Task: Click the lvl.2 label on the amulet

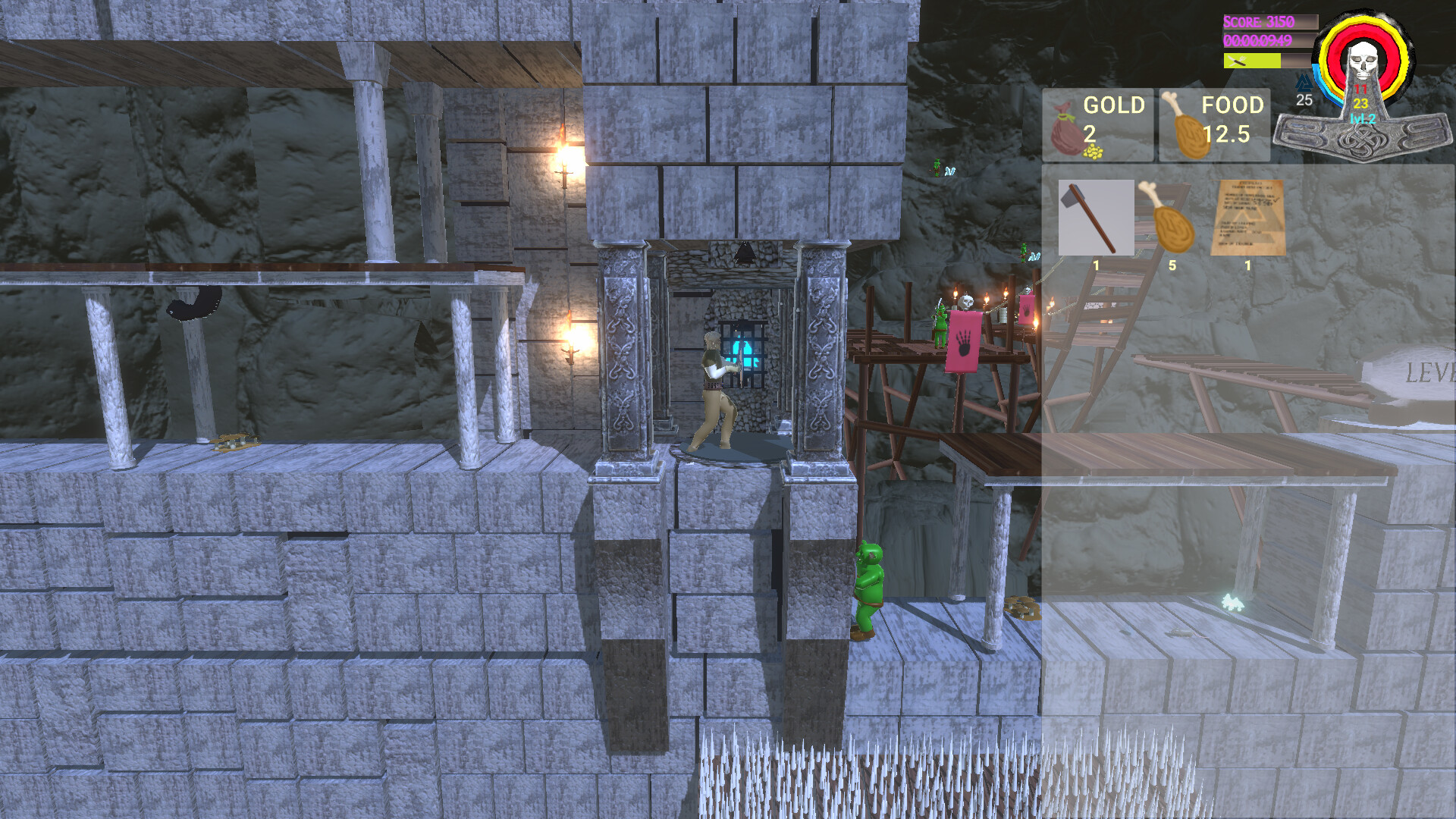Action: pyautogui.click(x=1361, y=118)
